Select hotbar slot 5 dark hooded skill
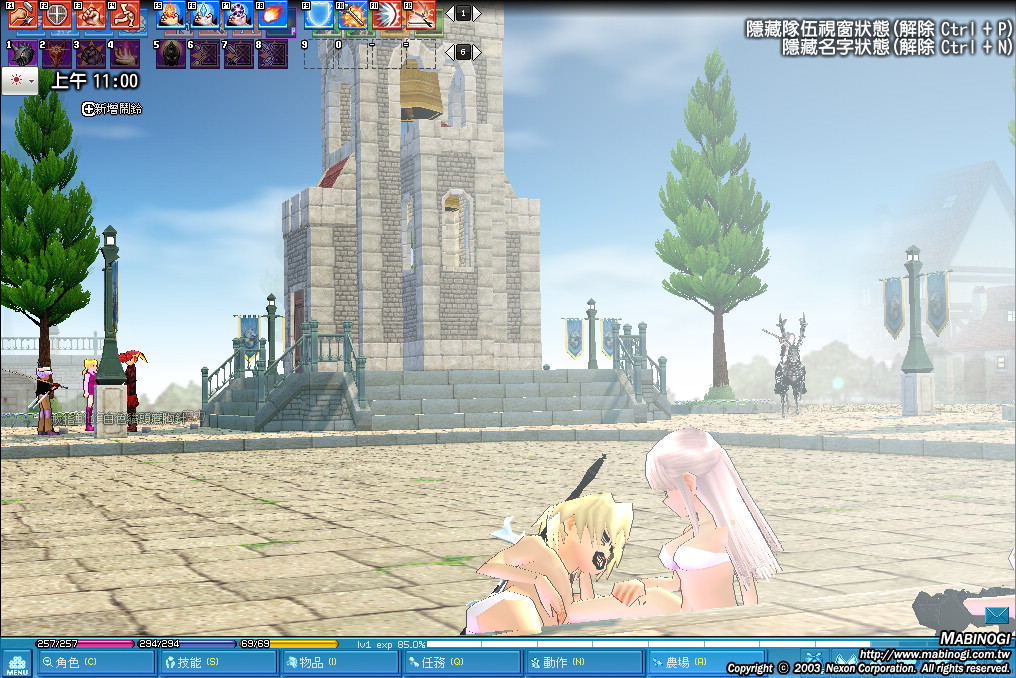The width and height of the screenshot is (1016, 678). (x=171, y=54)
